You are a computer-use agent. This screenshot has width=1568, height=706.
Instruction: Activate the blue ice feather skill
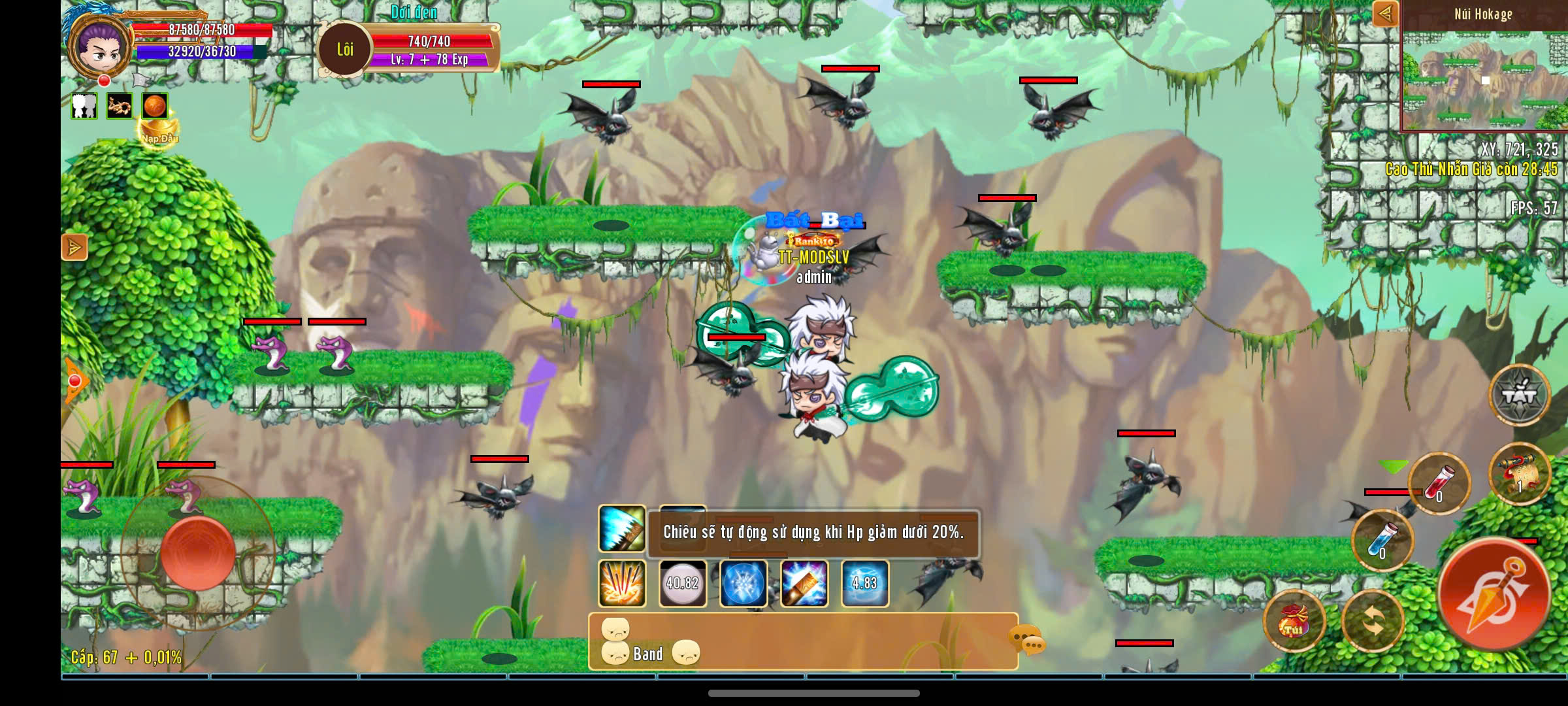point(621,529)
